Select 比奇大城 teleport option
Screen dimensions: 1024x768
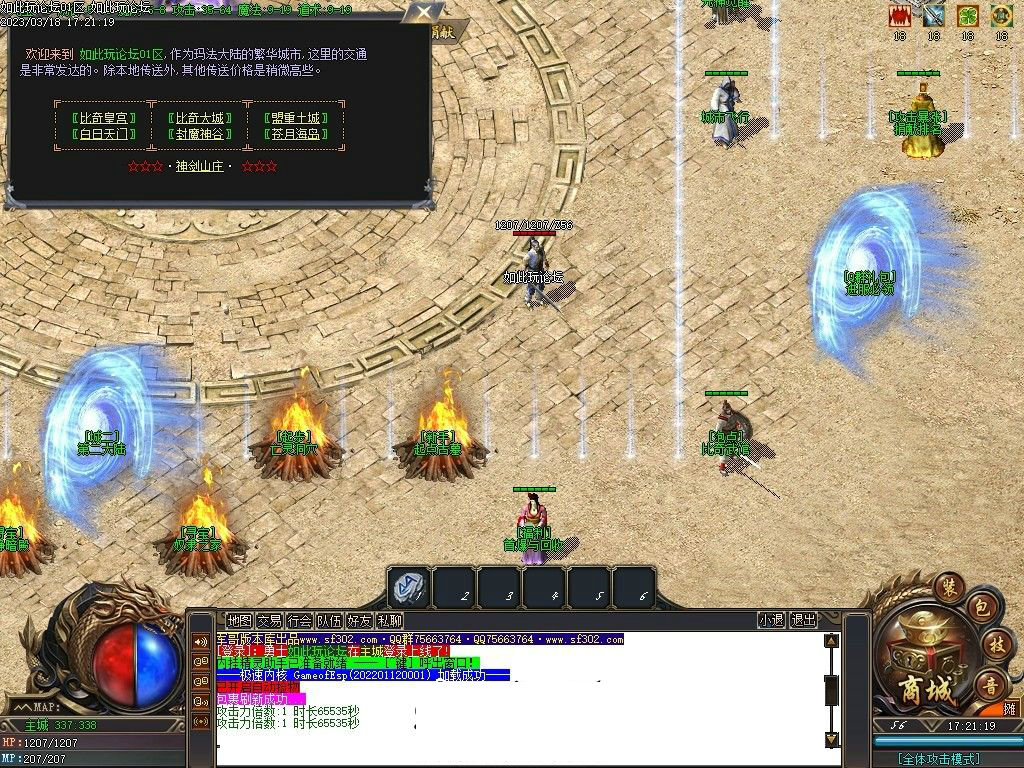pyautogui.click(x=197, y=117)
